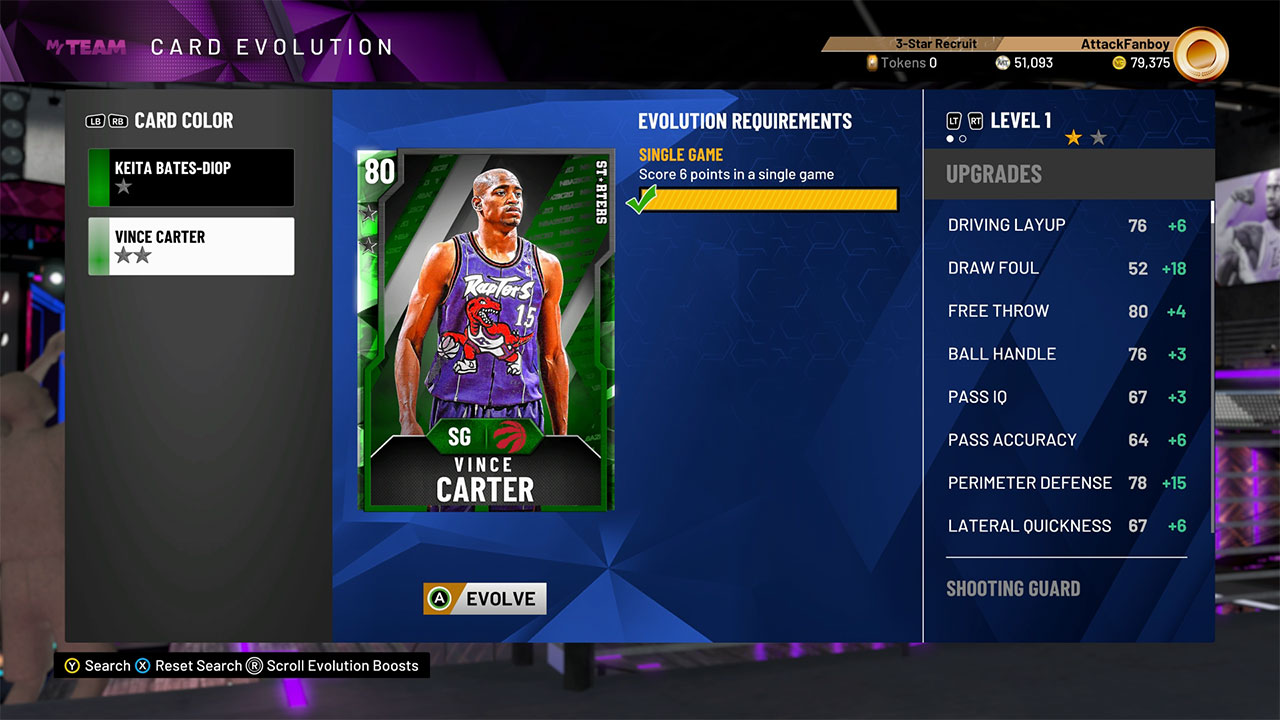Click the Evolve button
Screen dimensions: 1280x720
[485, 599]
